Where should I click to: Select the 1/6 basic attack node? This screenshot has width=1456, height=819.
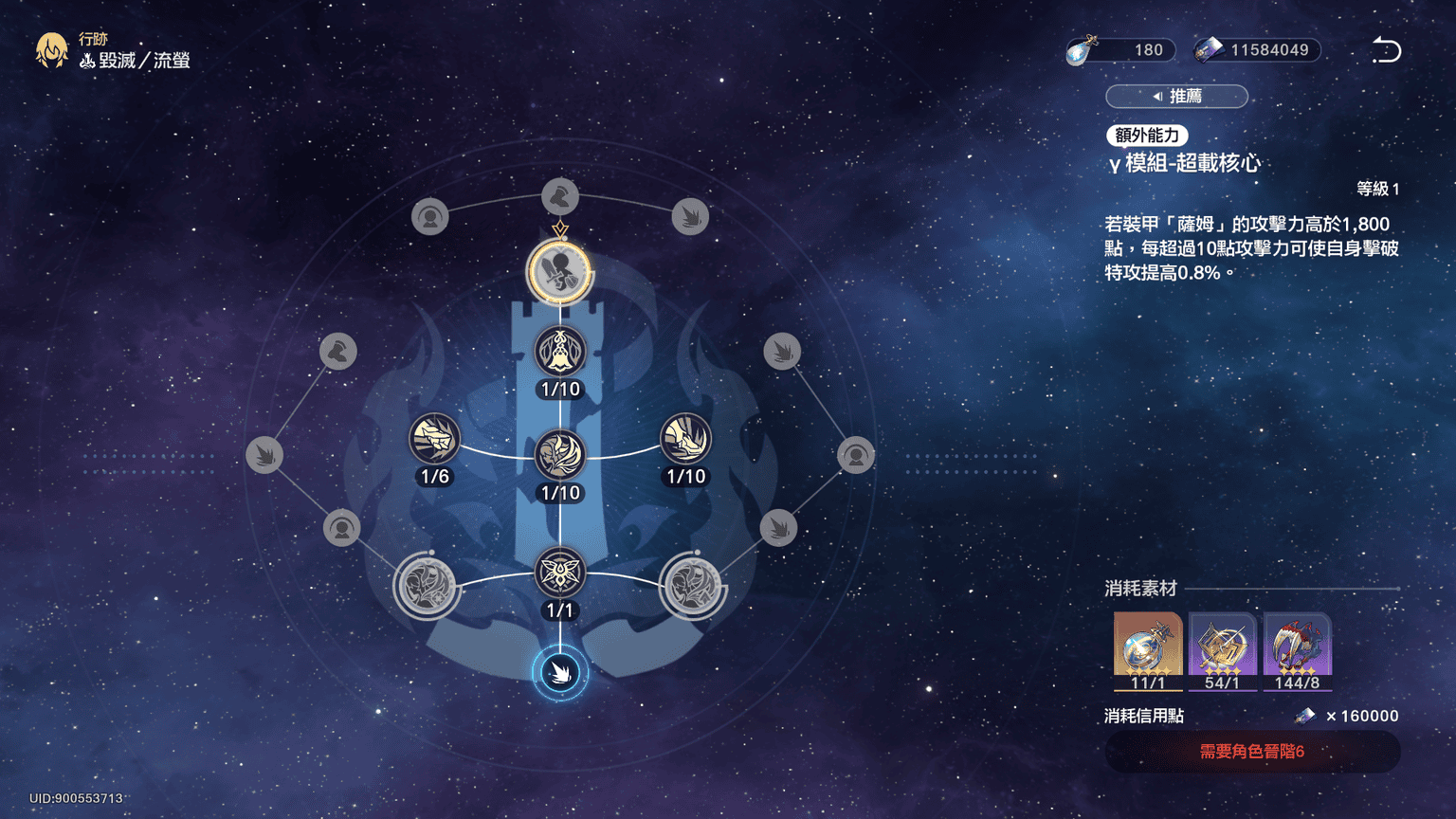[x=434, y=439]
